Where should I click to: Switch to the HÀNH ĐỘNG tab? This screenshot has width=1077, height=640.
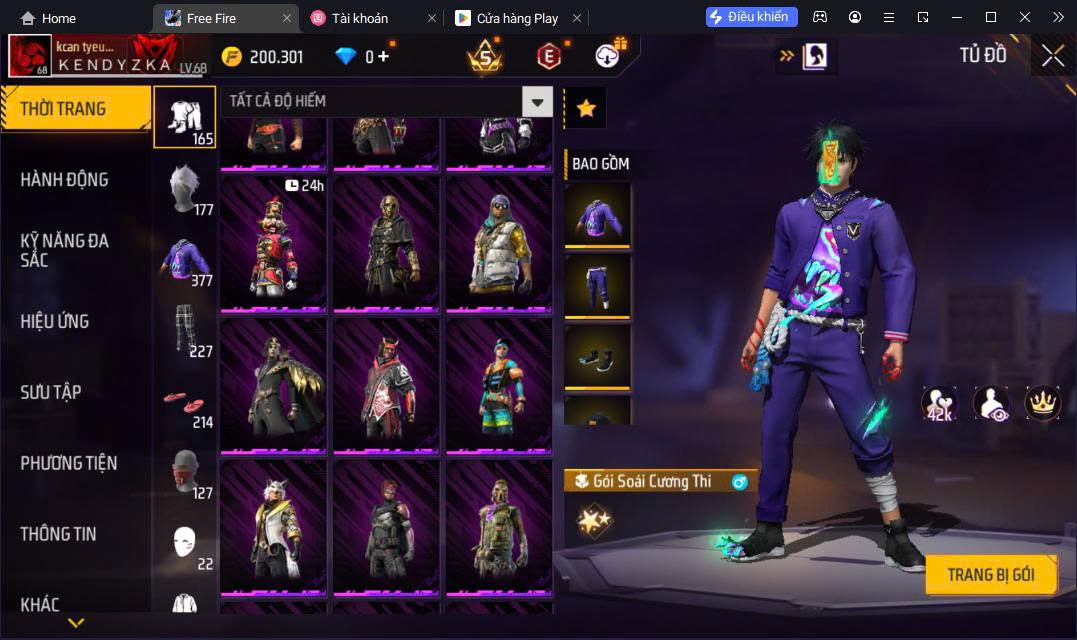pos(64,180)
